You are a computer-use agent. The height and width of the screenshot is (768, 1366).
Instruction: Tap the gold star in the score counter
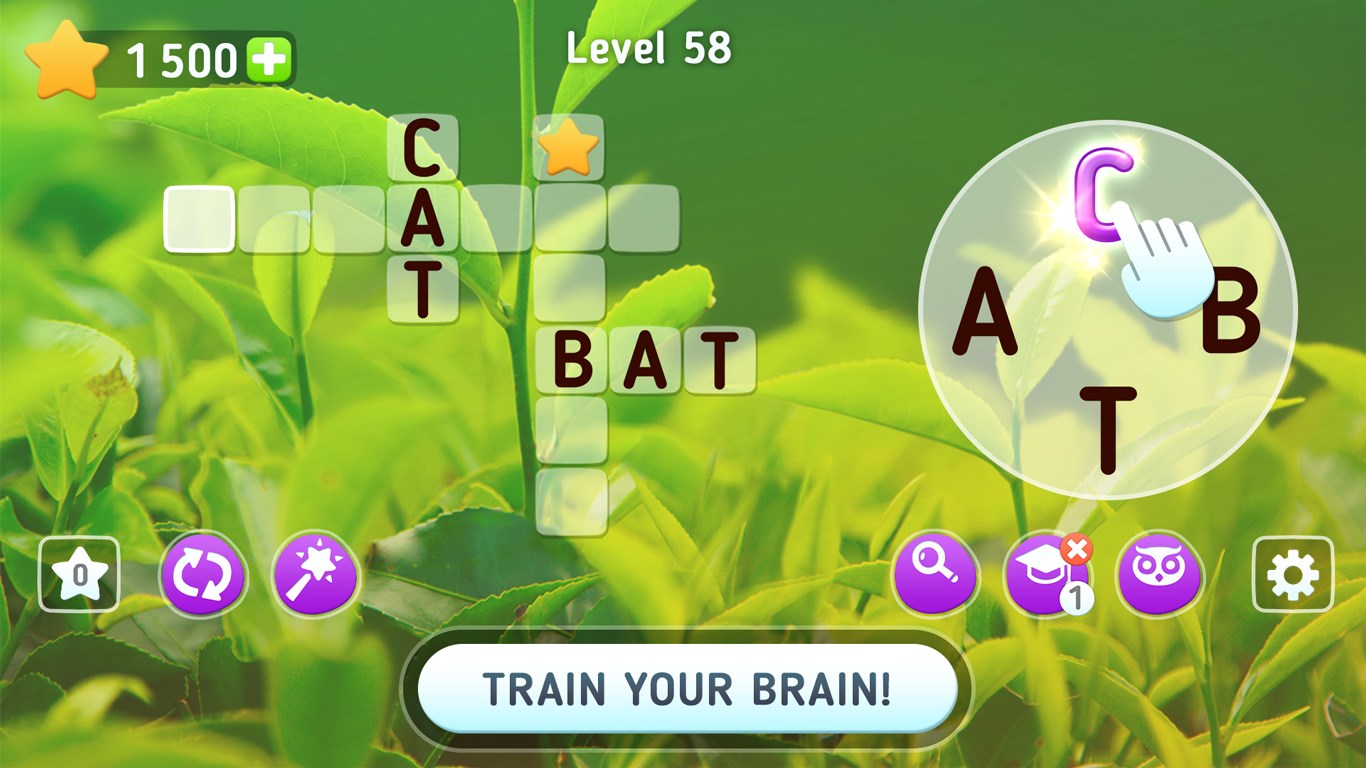click(x=67, y=58)
